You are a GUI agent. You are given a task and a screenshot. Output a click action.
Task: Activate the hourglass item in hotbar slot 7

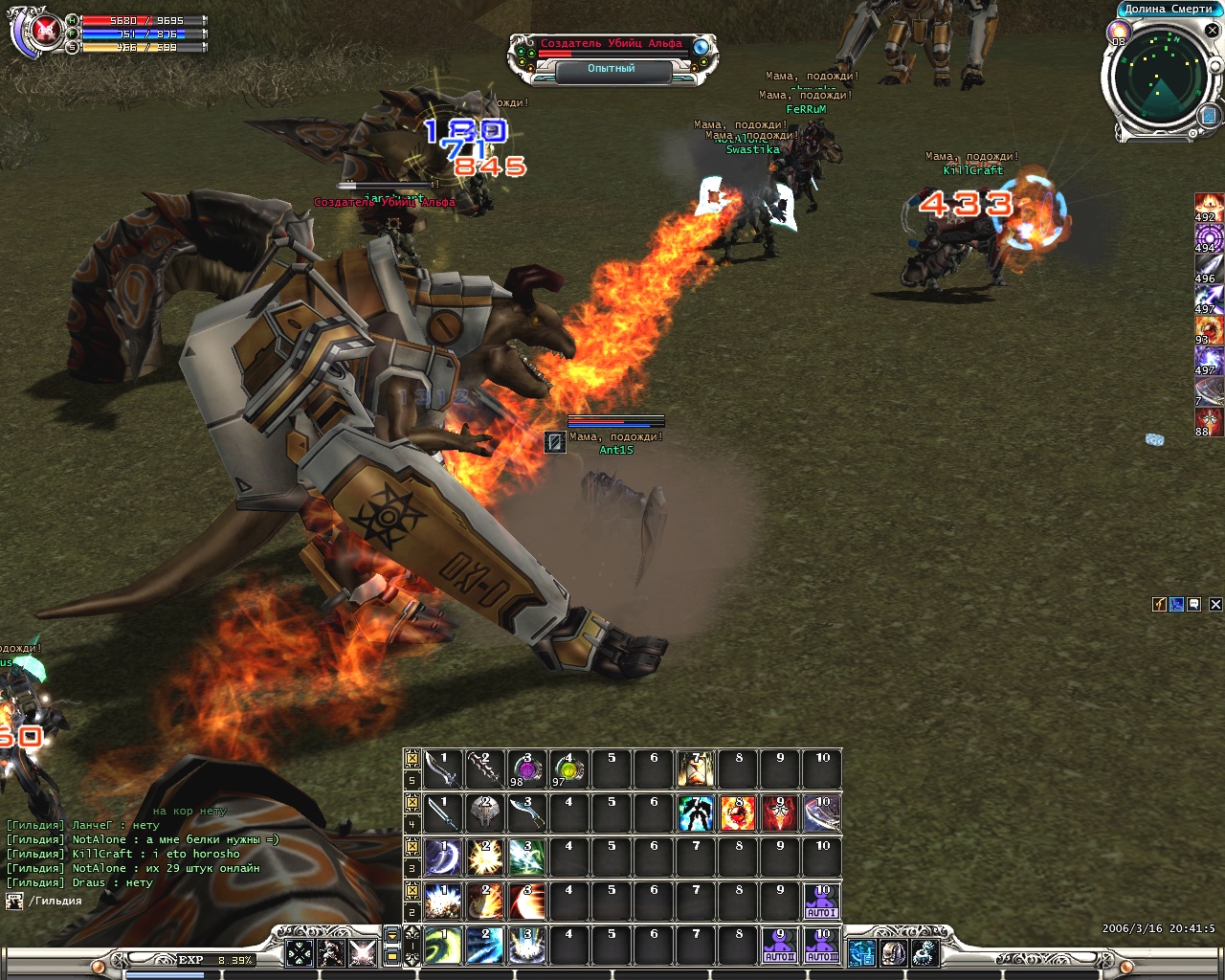[x=696, y=769]
